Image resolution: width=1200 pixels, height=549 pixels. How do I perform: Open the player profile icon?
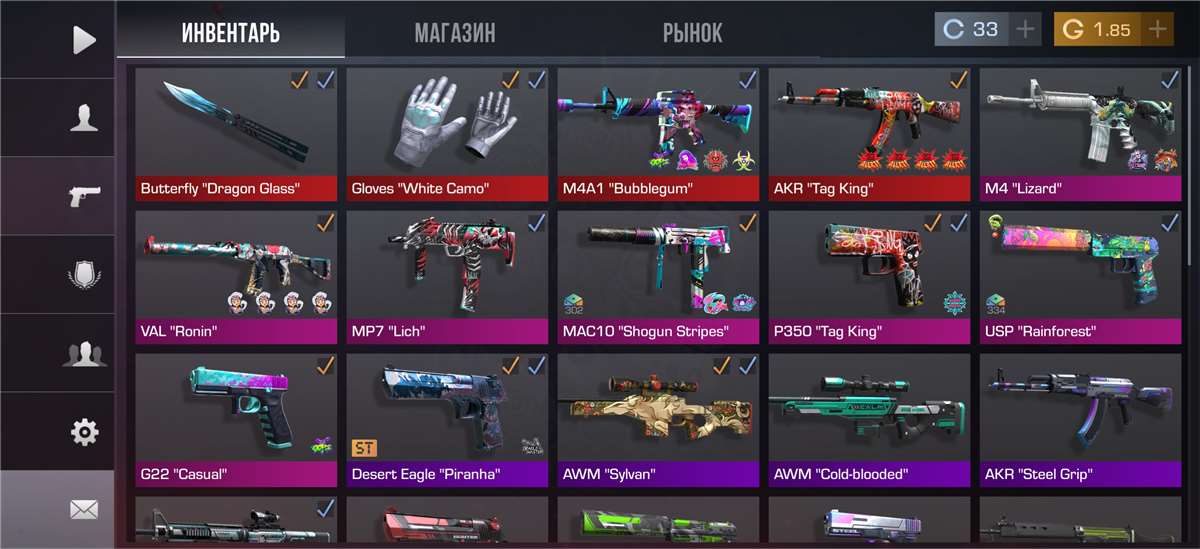84,119
